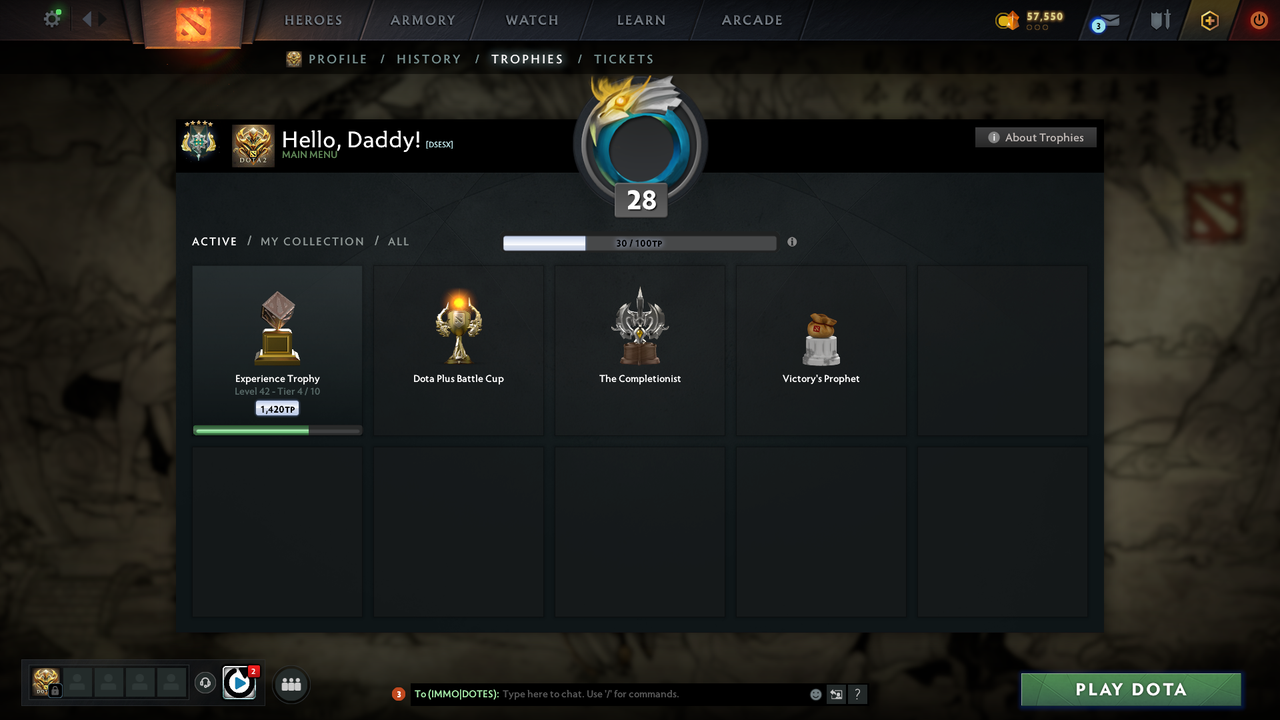
Task: Open the armory shield and sword icon
Action: pyautogui.click(x=1160, y=20)
